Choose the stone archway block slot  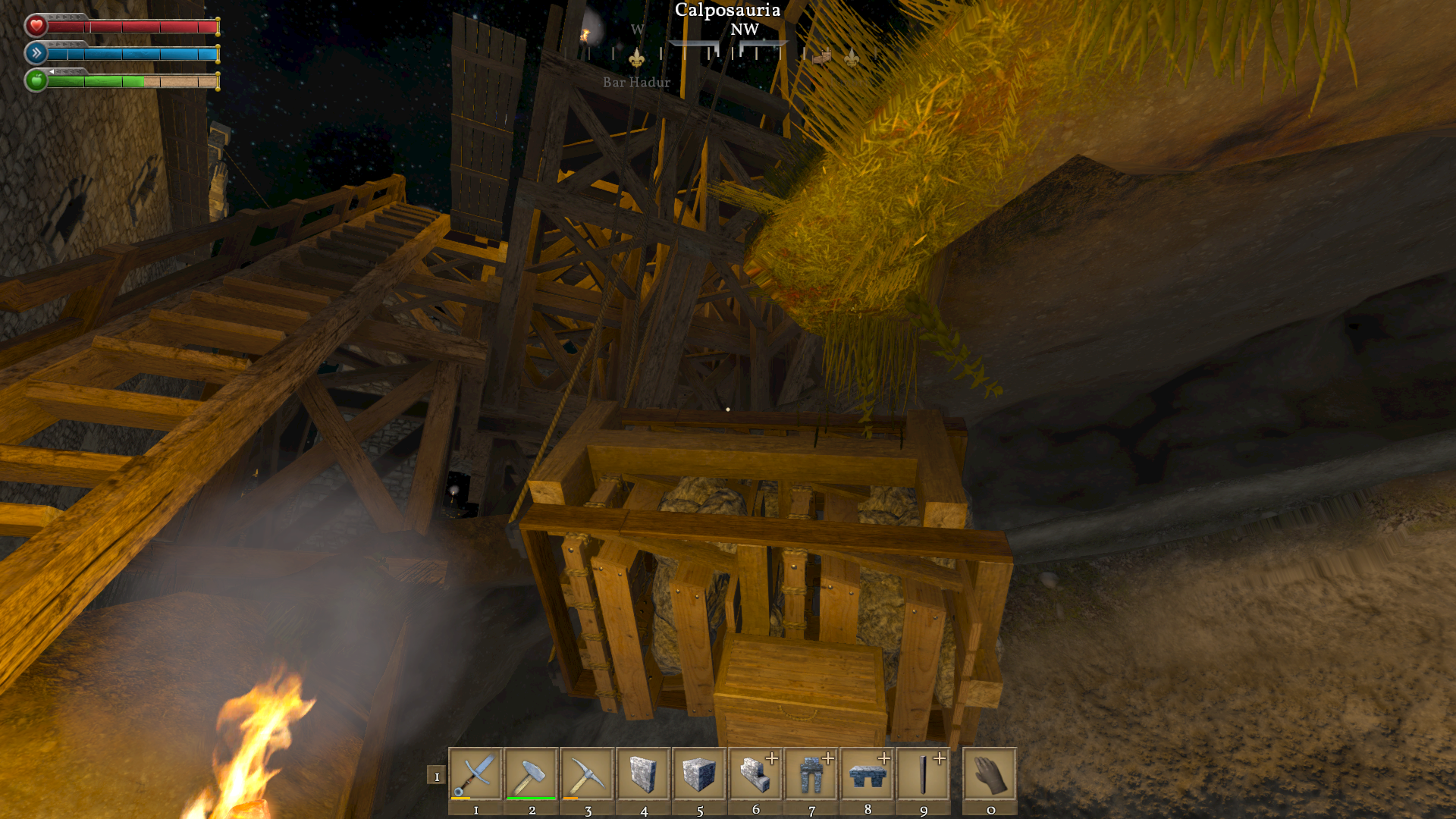(811, 774)
